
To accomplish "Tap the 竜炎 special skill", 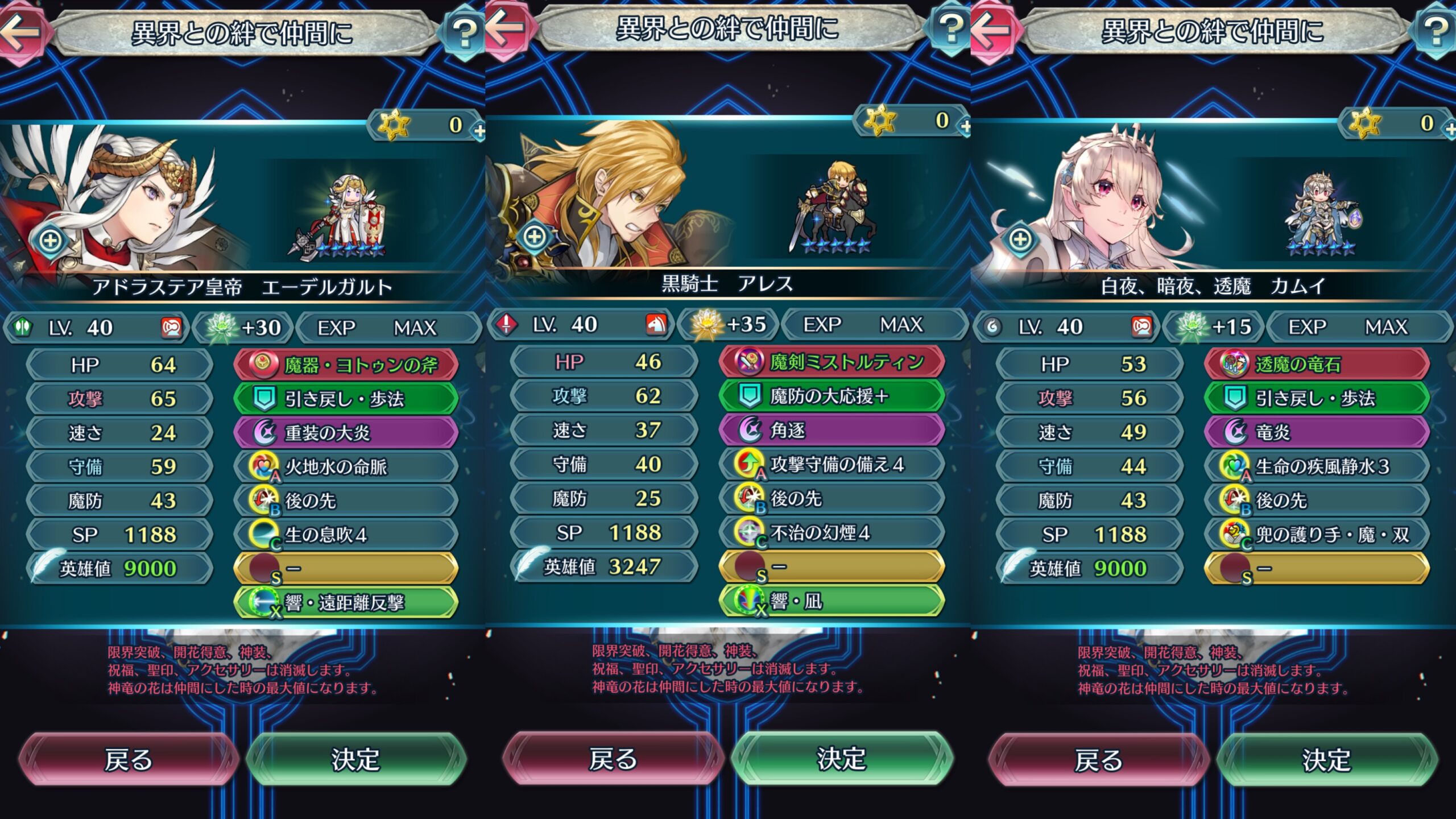I will pyautogui.click(x=1317, y=432).
